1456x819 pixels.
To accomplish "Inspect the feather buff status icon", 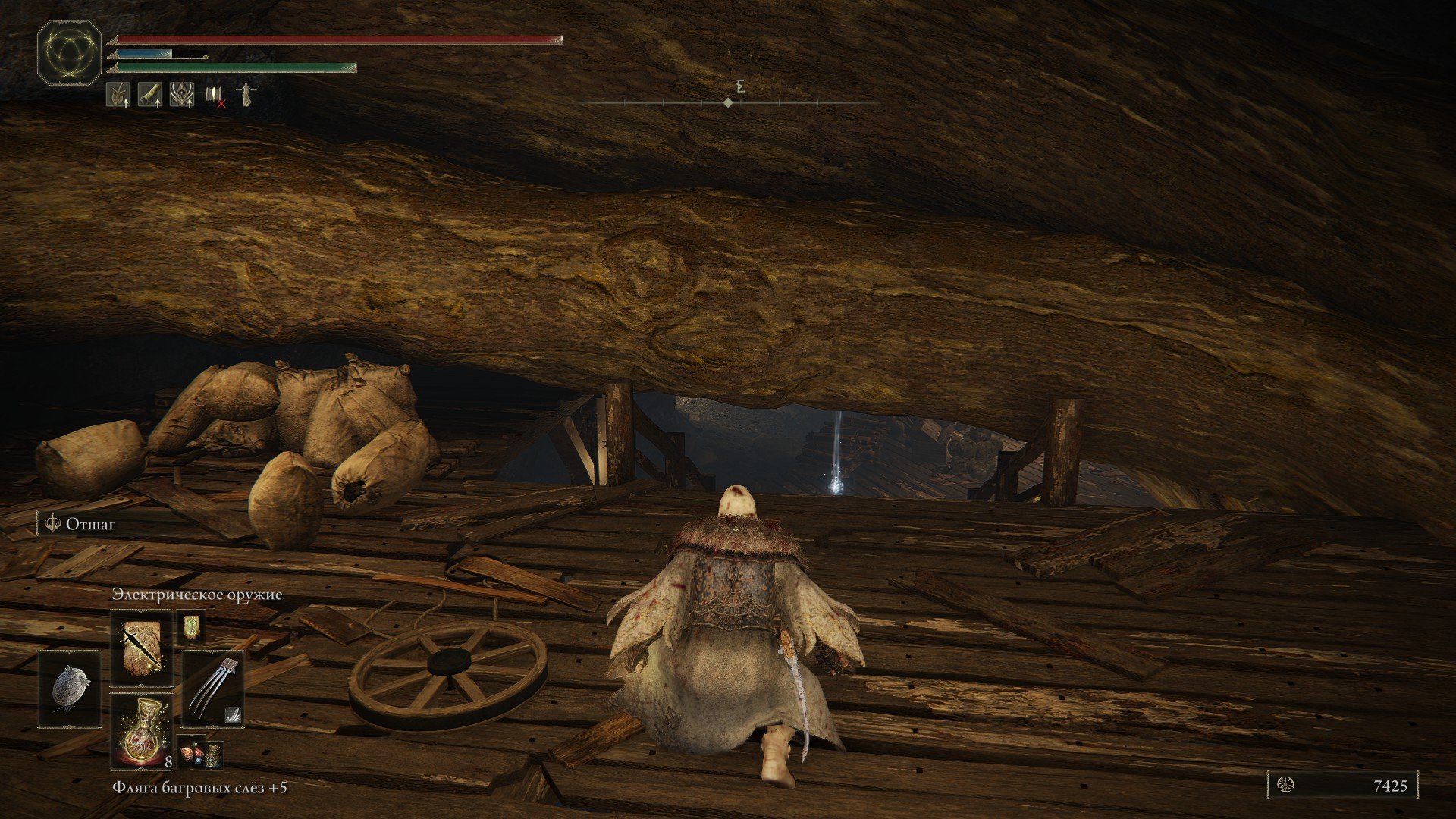I will [x=118, y=95].
